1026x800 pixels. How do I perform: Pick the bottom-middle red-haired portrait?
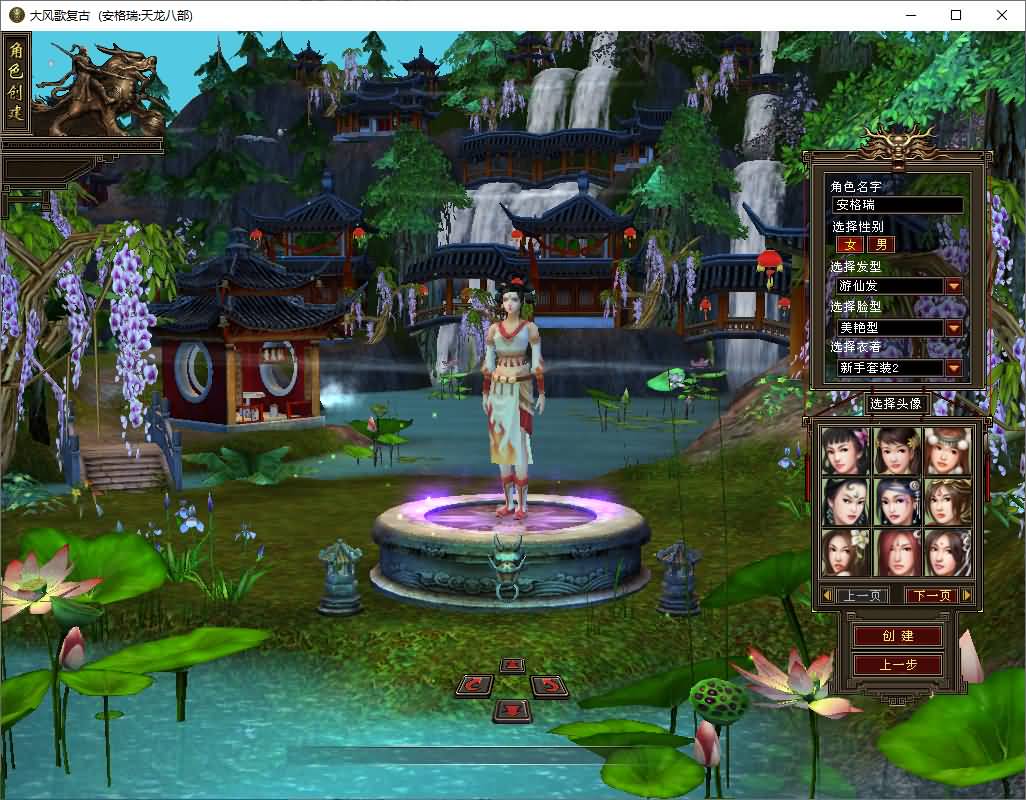click(896, 552)
